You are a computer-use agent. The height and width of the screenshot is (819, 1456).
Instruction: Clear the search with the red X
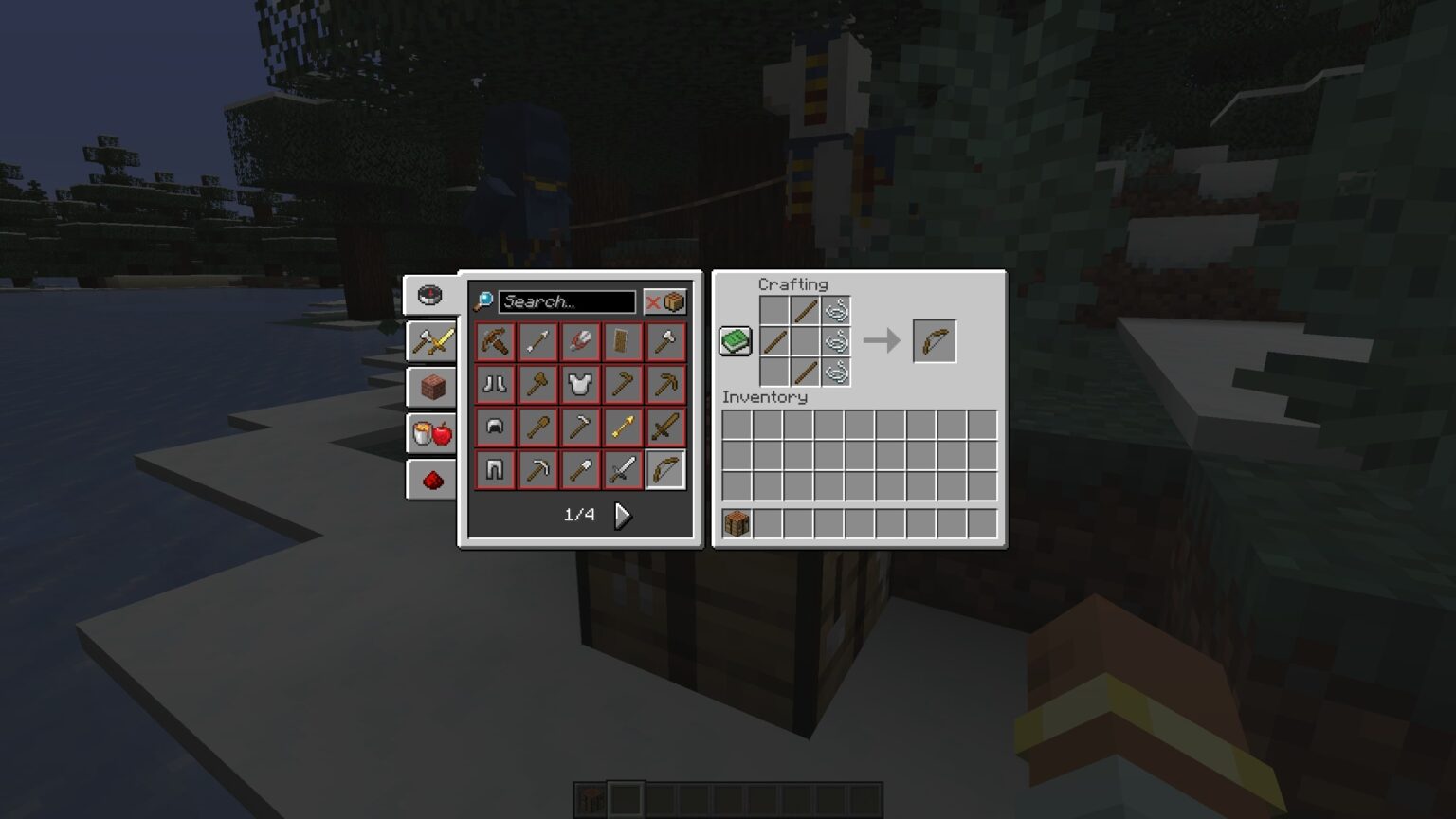pyautogui.click(x=652, y=301)
